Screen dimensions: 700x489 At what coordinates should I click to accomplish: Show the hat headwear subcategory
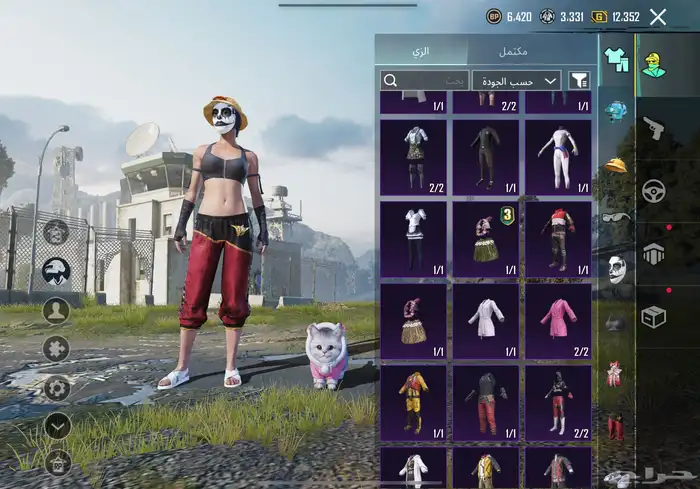[x=616, y=164]
